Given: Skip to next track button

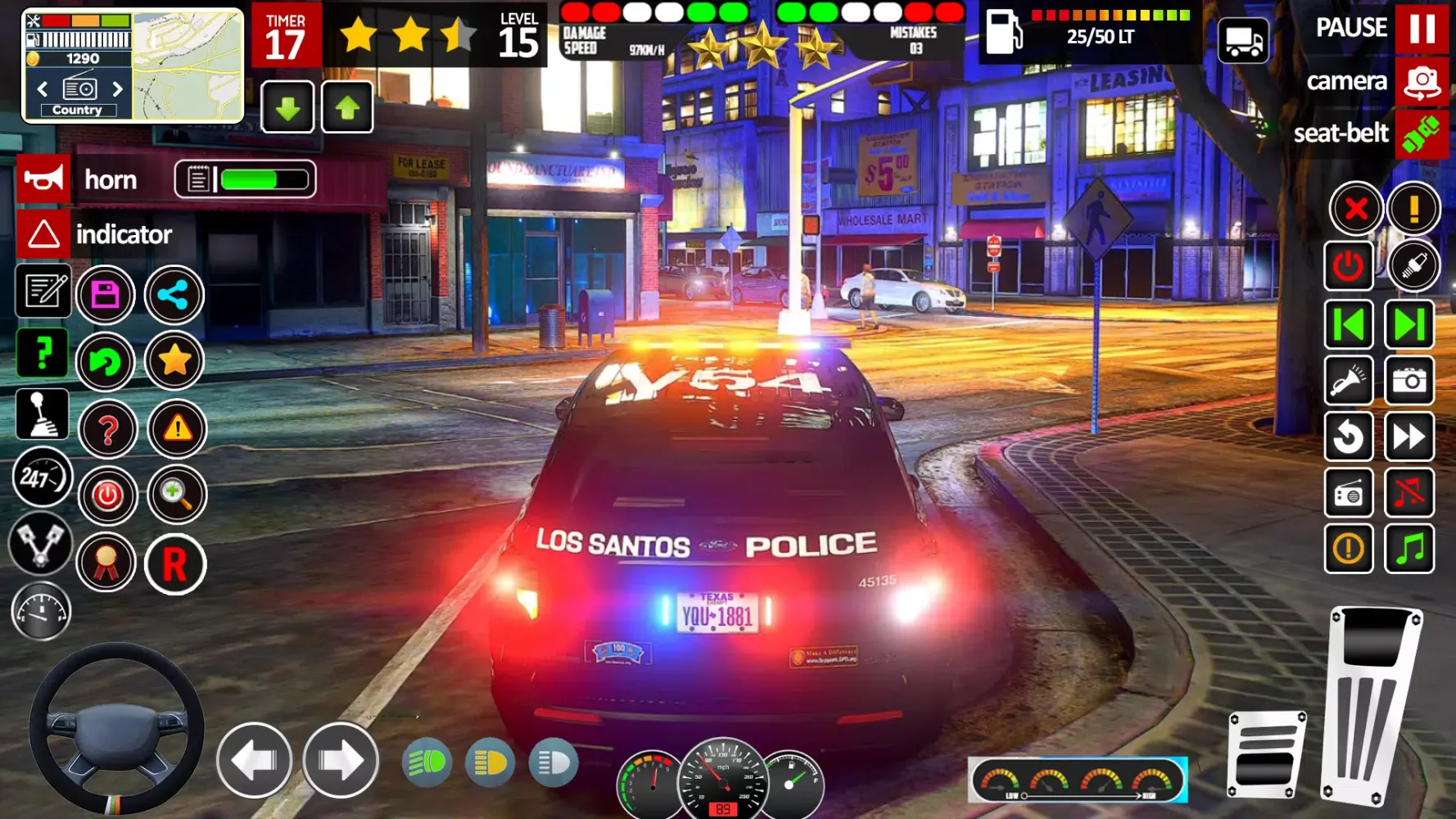Looking at the screenshot, I should [x=1409, y=325].
